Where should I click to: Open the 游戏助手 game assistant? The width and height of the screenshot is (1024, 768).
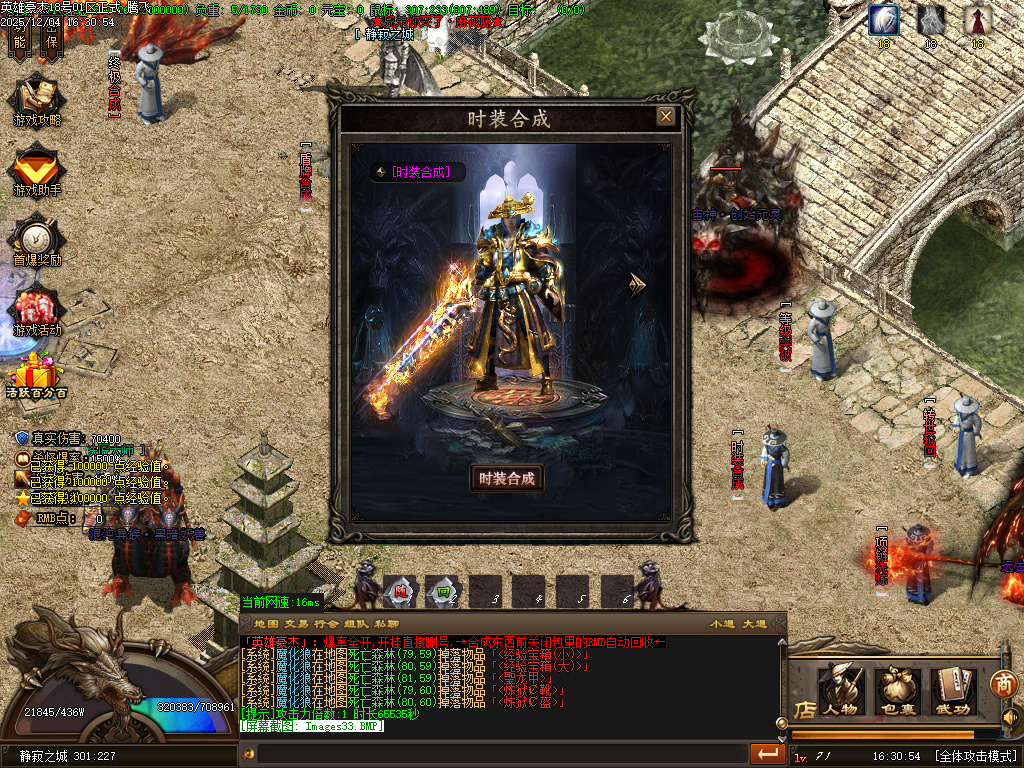tap(37, 171)
